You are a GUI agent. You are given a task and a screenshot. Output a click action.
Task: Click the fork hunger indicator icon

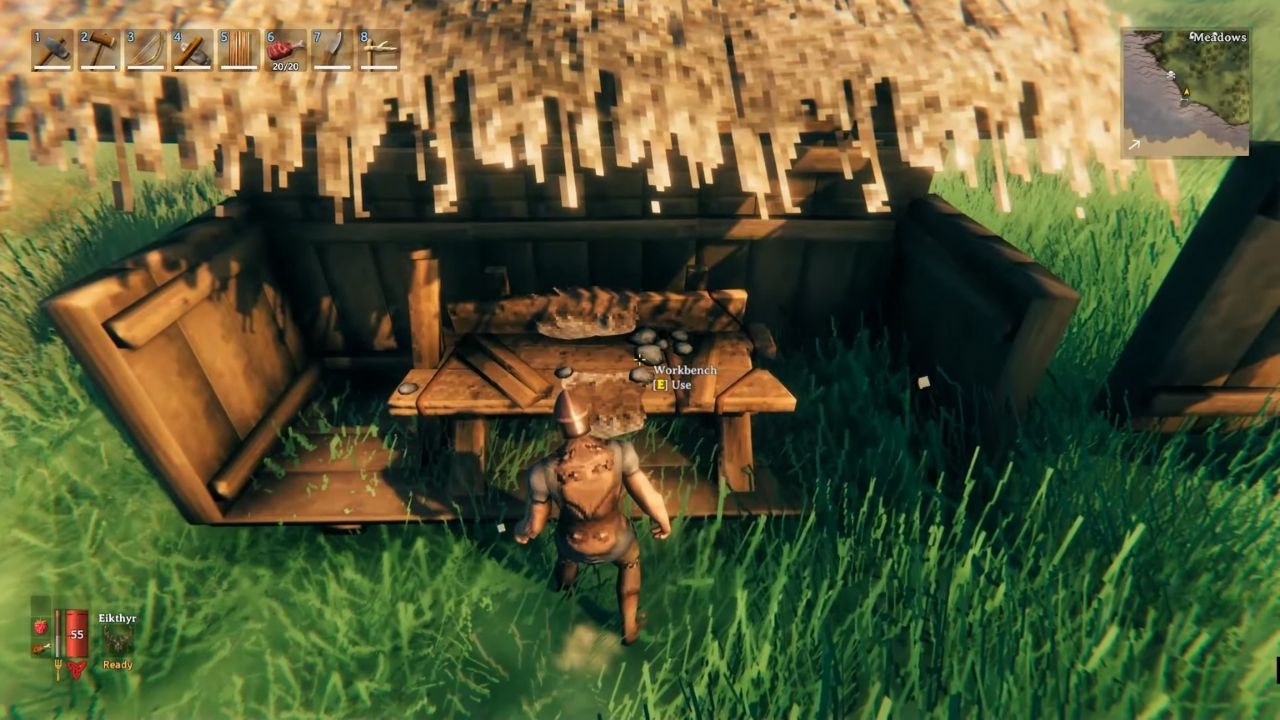pos(58,668)
